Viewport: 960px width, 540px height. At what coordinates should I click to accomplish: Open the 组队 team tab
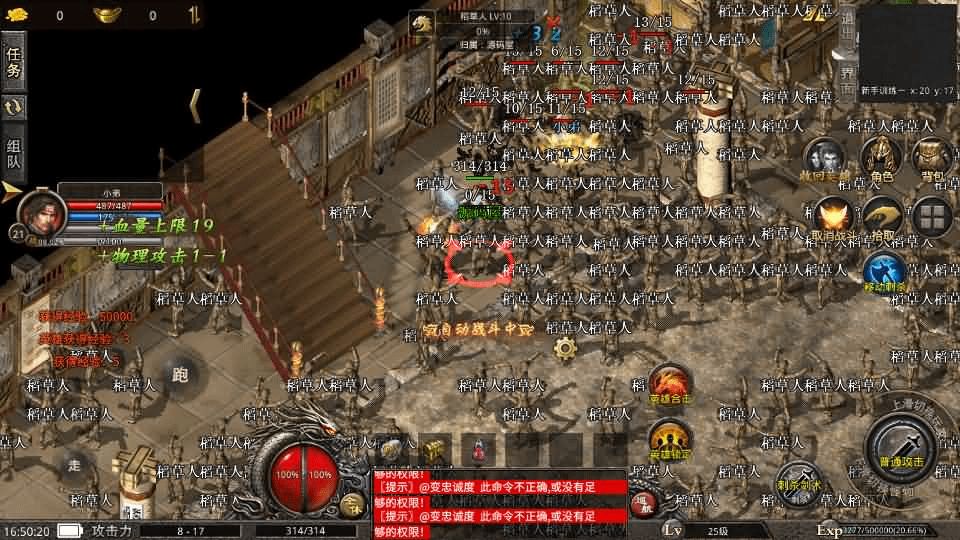click(14, 151)
